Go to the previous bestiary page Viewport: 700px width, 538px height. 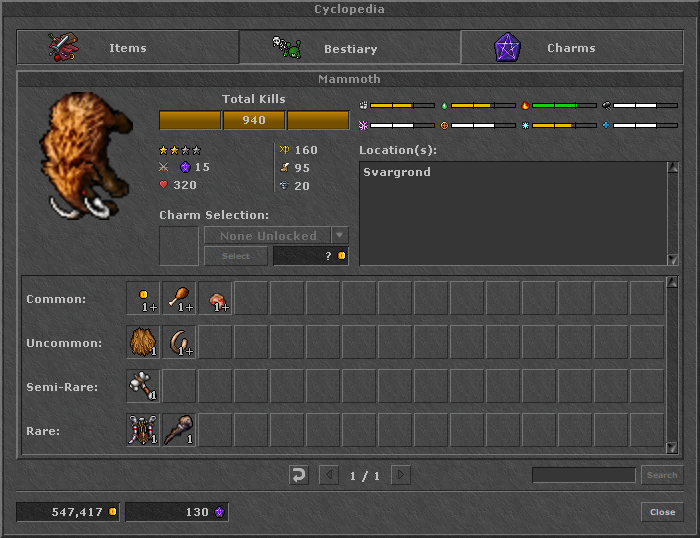coord(329,475)
